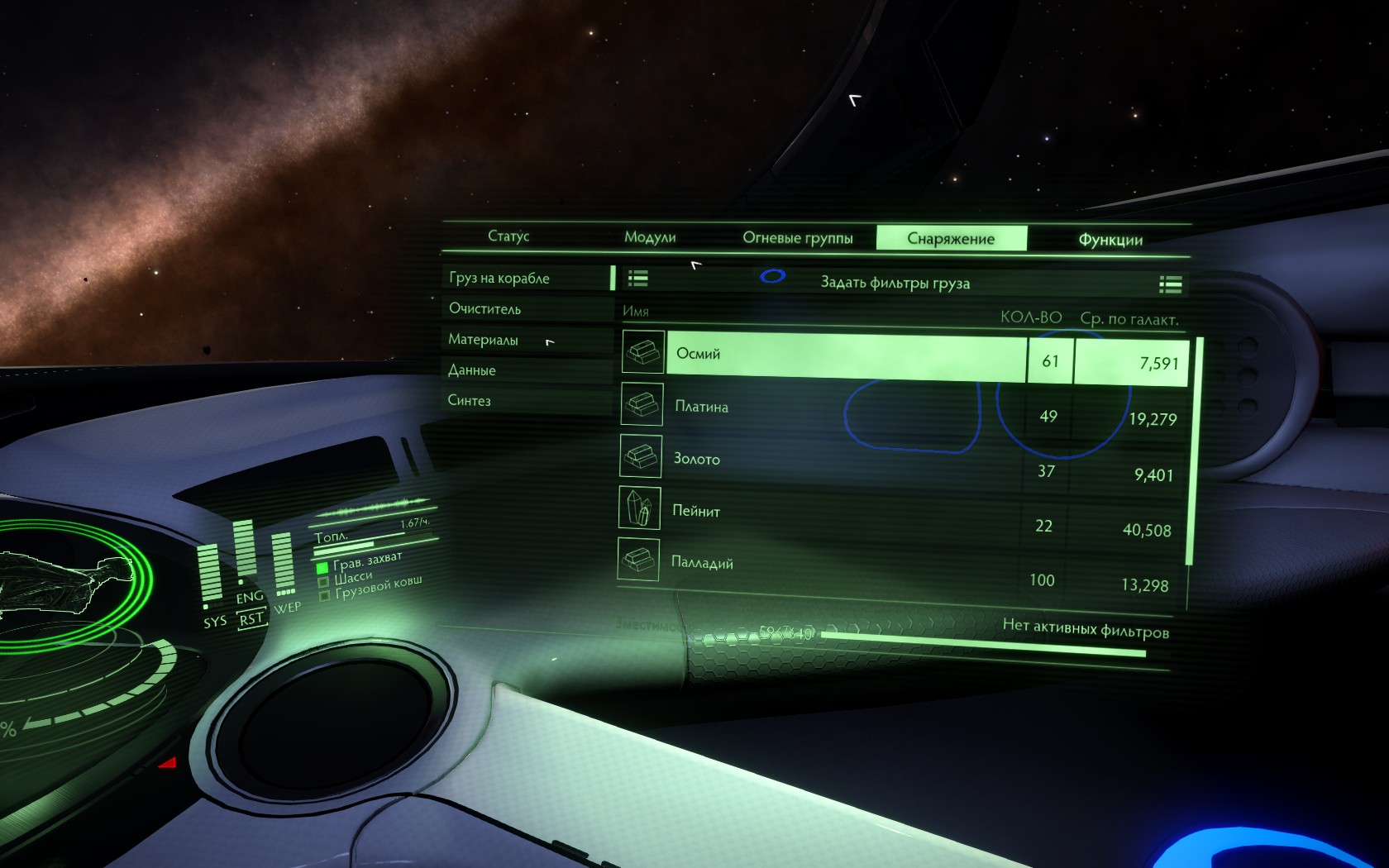Image resolution: width=1389 pixels, height=868 pixels.
Task: Go to the Функции tab
Action: coord(1110,240)
